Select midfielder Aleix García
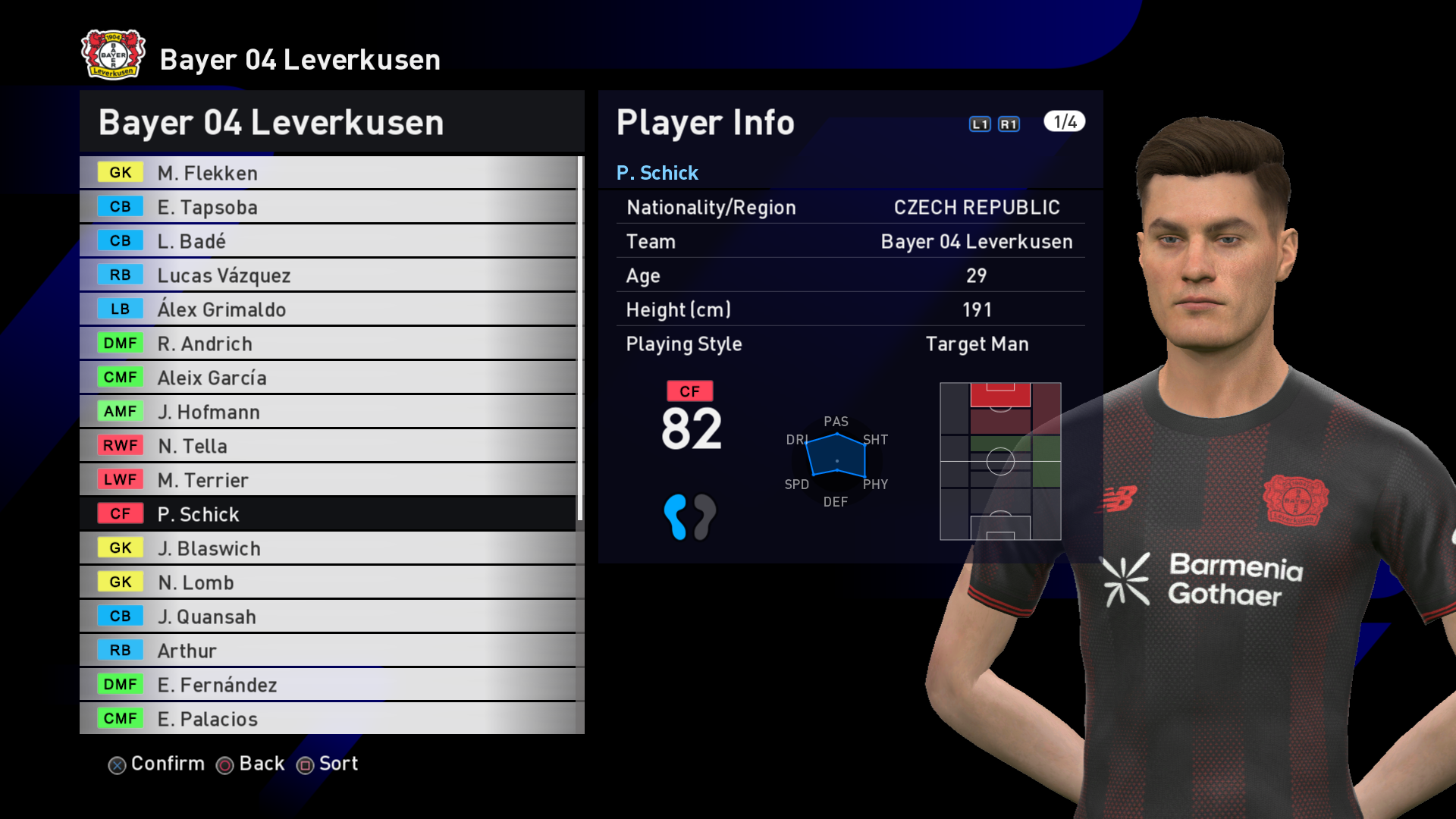Image resolution: width=1456 pixels, height=819 pixels. (x=328, y=378)
